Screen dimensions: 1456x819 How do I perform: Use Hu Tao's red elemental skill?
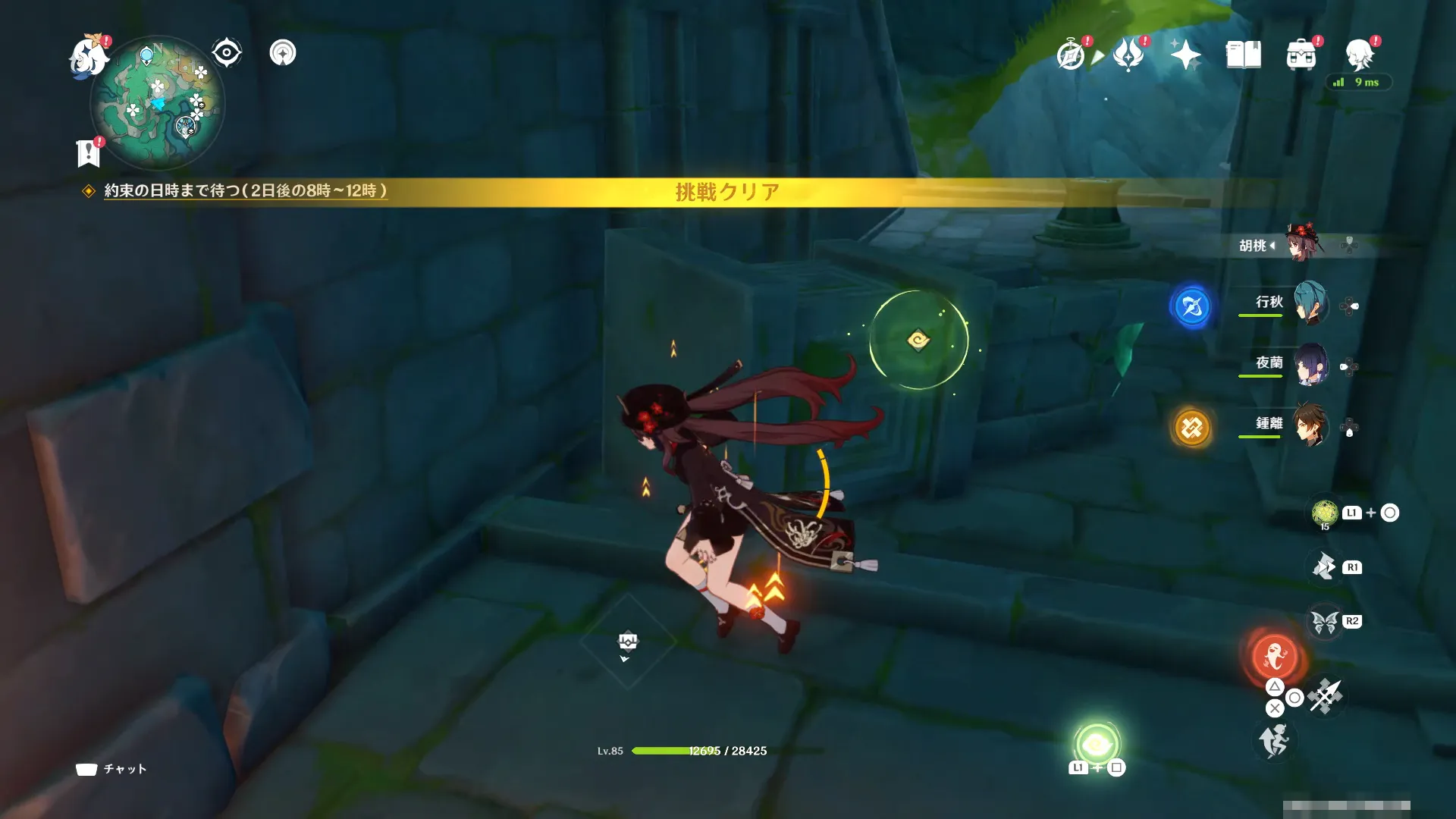coord(1275,657)
